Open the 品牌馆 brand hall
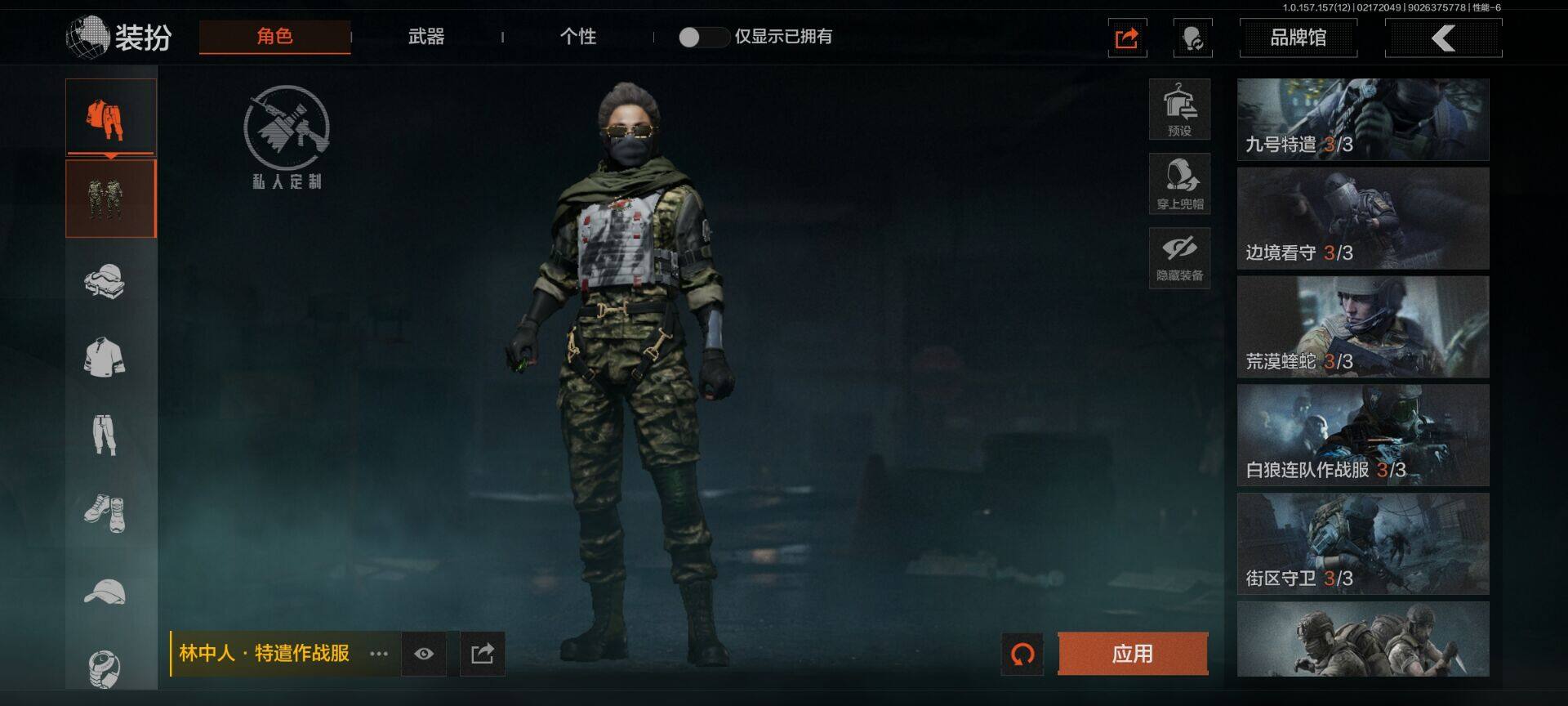The height and width of the screenshot is (706, 1568). coord(1298,38)
